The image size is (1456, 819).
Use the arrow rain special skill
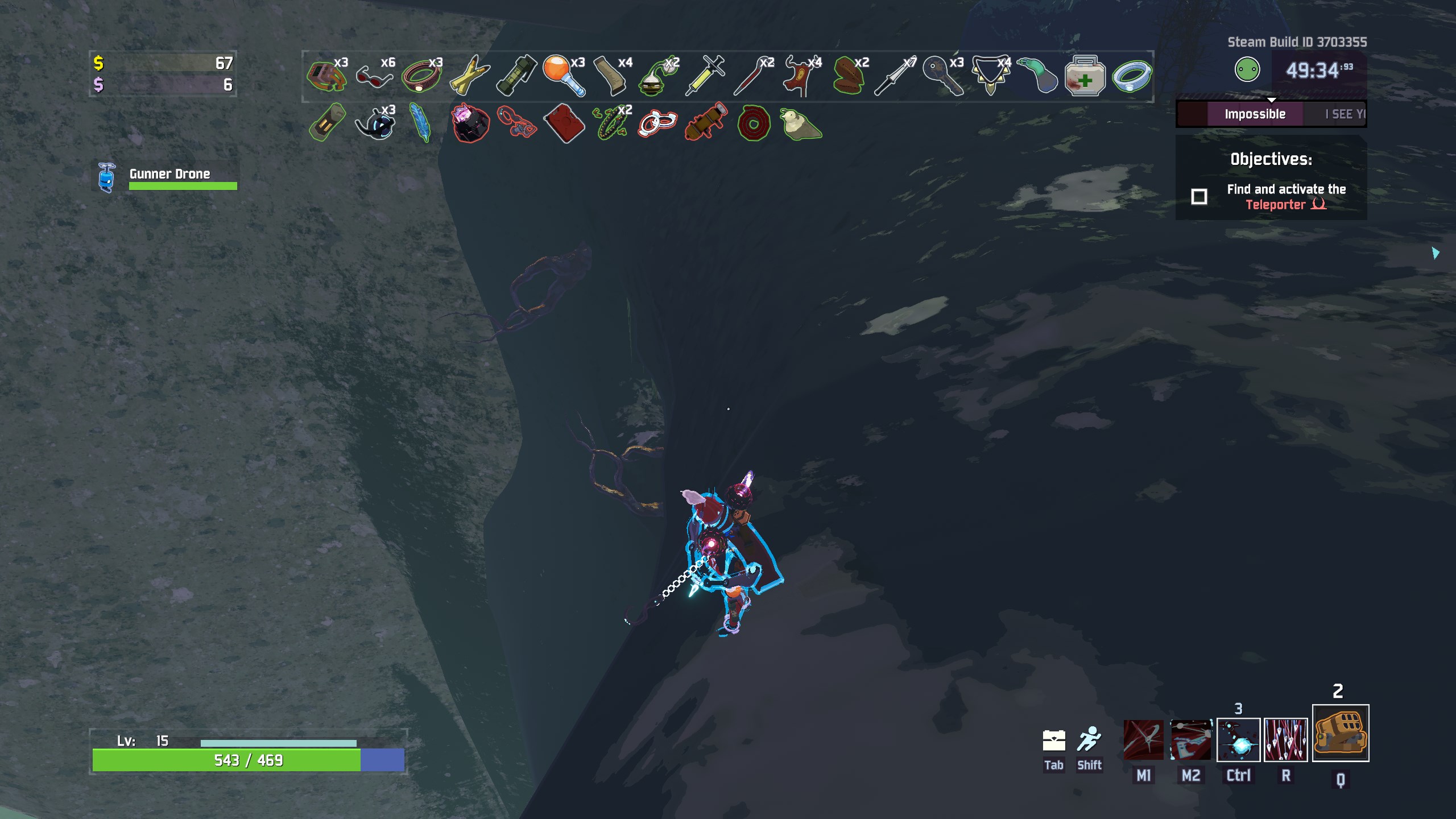click(1285, 739)
